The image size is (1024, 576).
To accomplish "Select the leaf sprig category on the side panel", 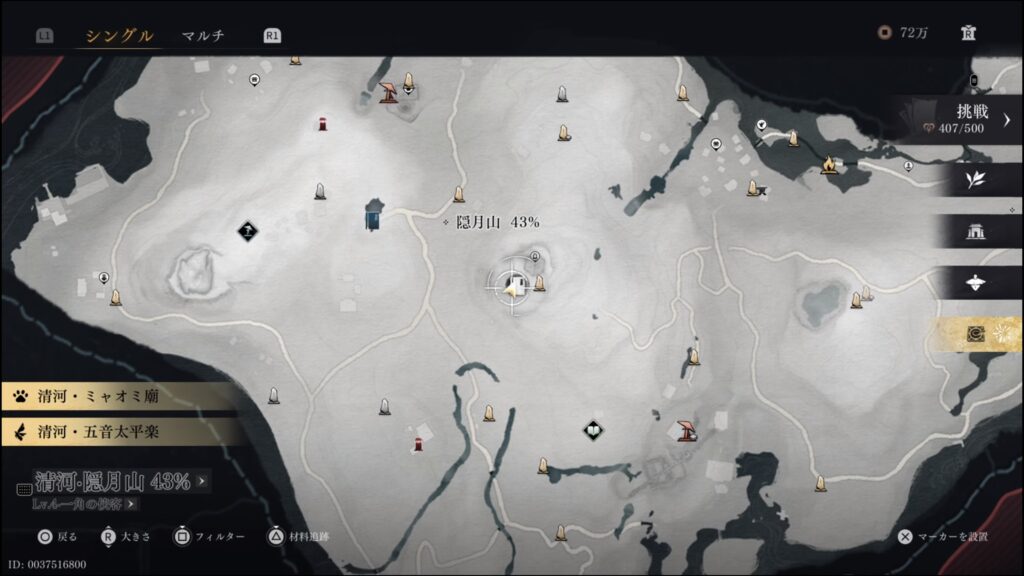I will tap(975, 179).
